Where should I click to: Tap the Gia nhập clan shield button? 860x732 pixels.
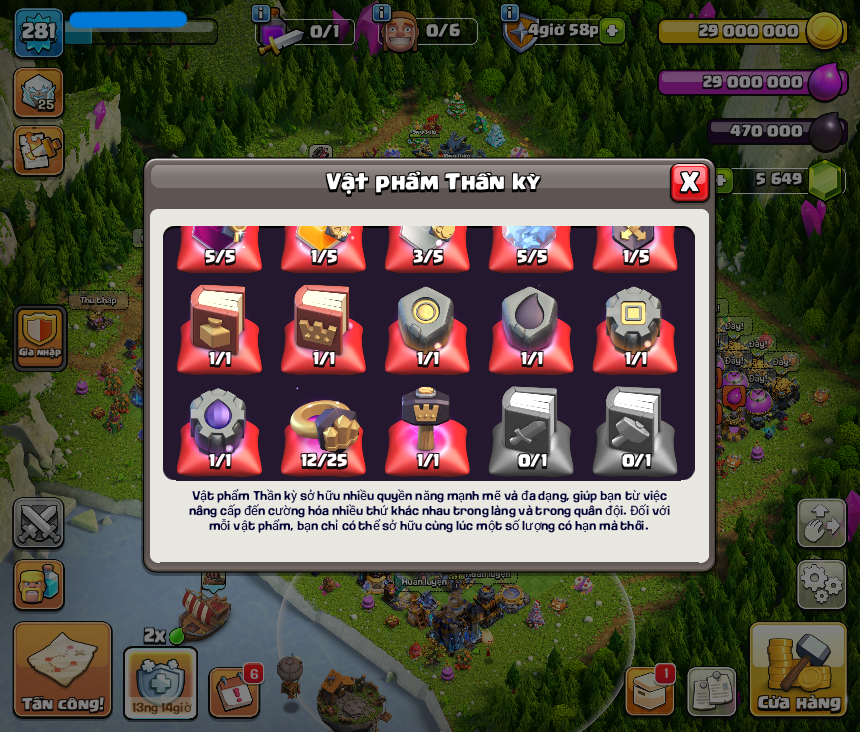(x=40, y=337)
